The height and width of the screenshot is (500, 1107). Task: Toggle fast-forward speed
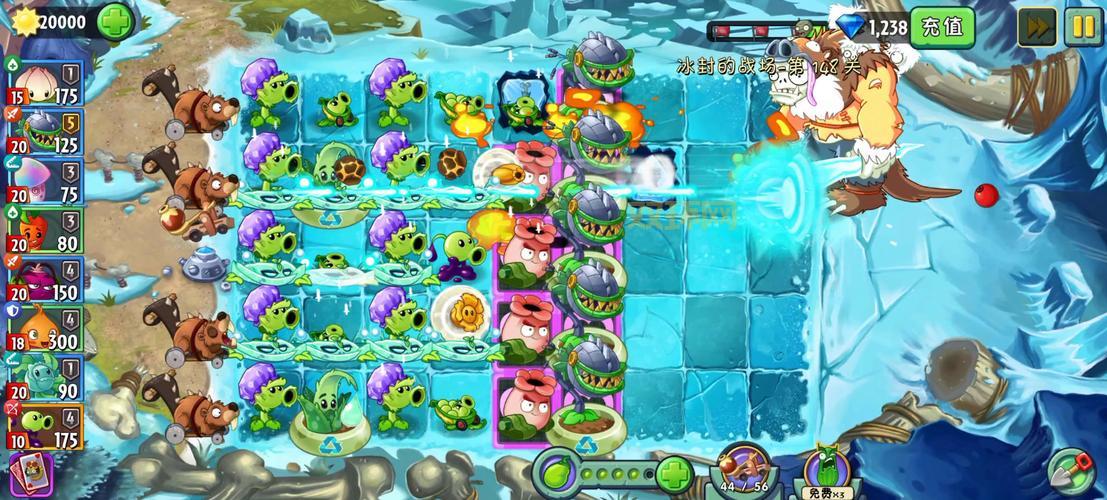point(1037,27)
